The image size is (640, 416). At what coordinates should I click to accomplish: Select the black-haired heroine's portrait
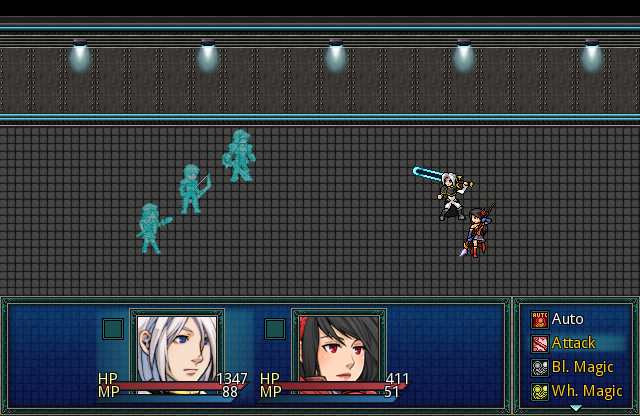coord(339,350)
